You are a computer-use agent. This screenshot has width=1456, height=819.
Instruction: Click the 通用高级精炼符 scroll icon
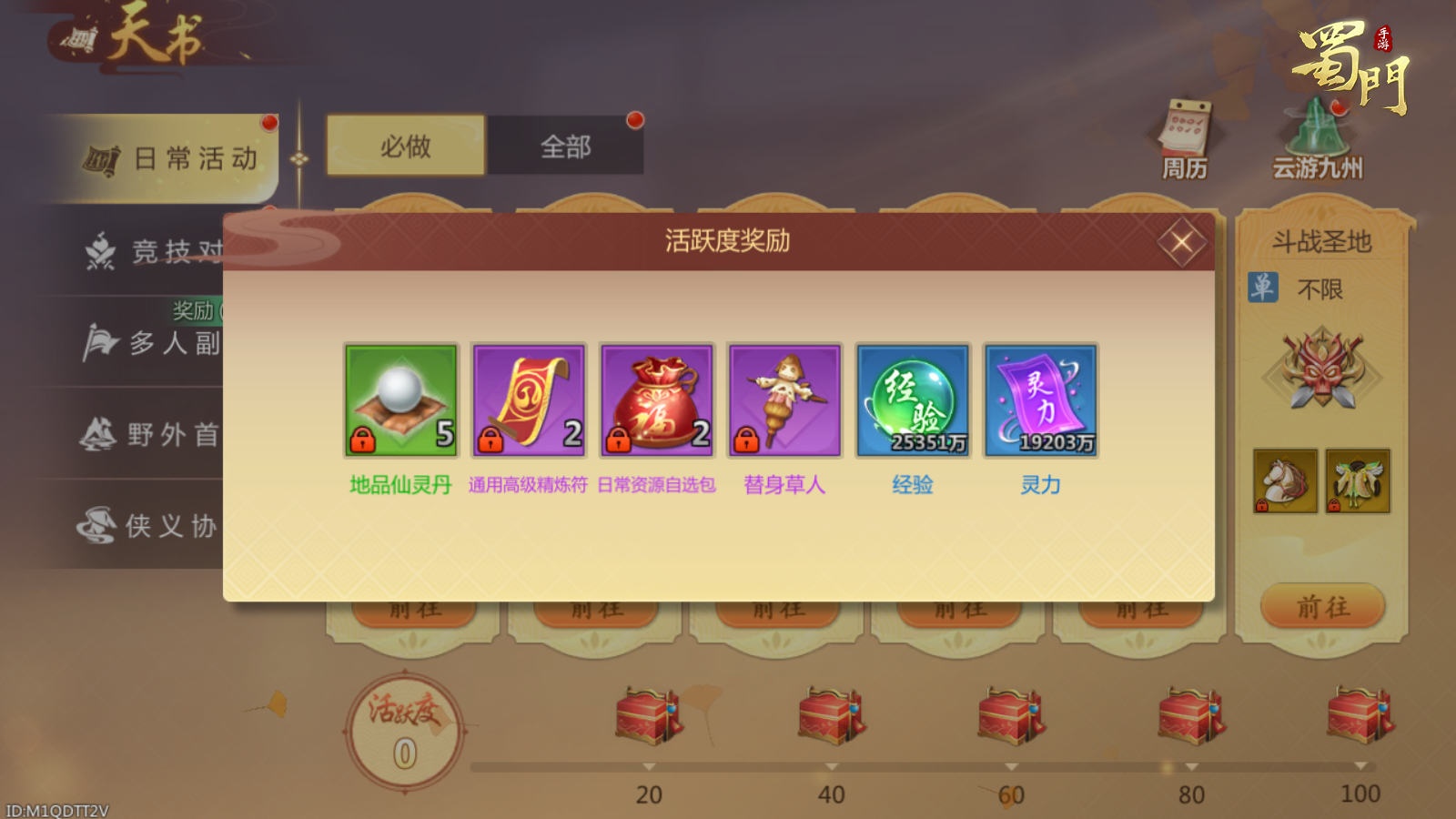click(x=527, y=399)
